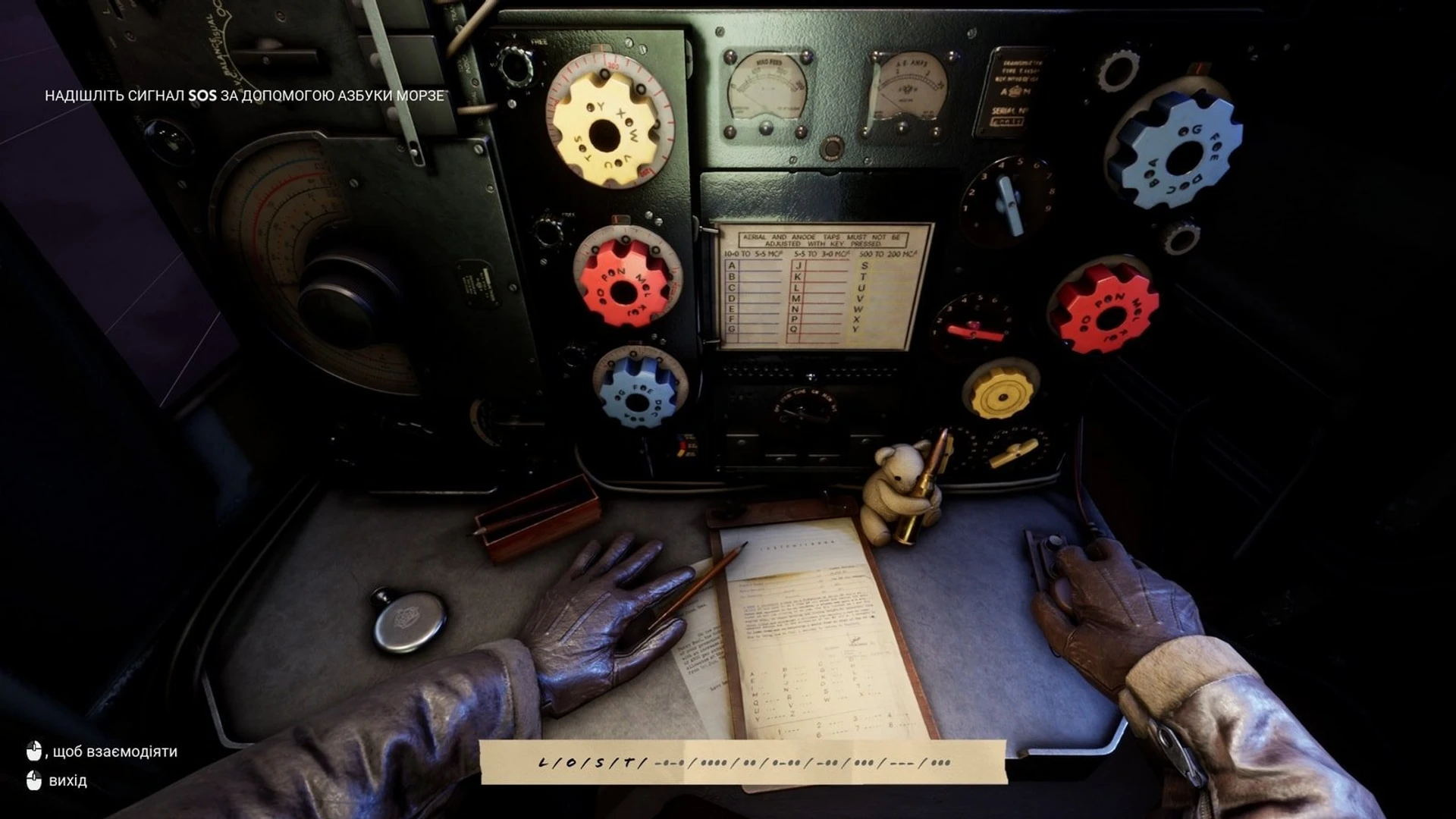Screen dimensions: 1456x819
Task: Select the Morse code tape strip
Action: click(x=743, y=762)
